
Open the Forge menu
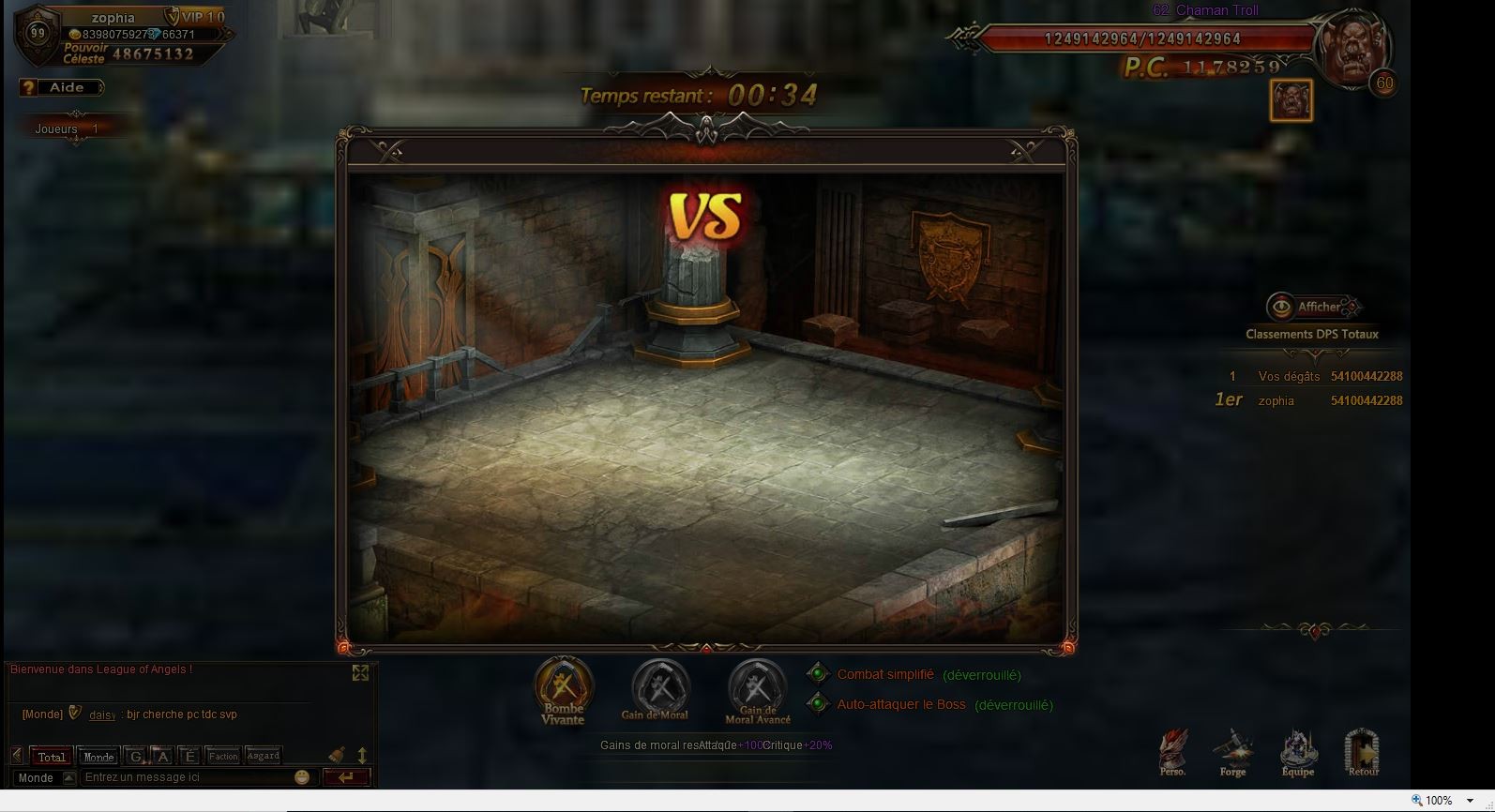[x=1232, y=752]
